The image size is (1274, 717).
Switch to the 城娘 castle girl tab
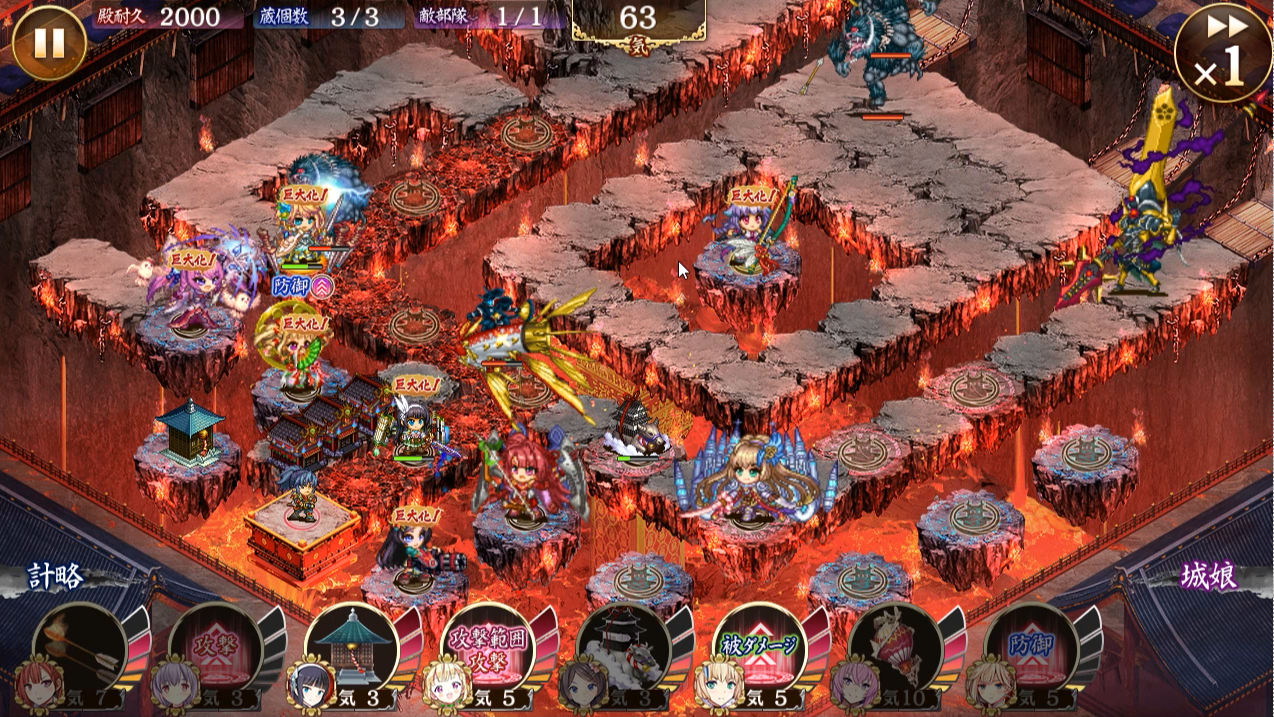1208,577
